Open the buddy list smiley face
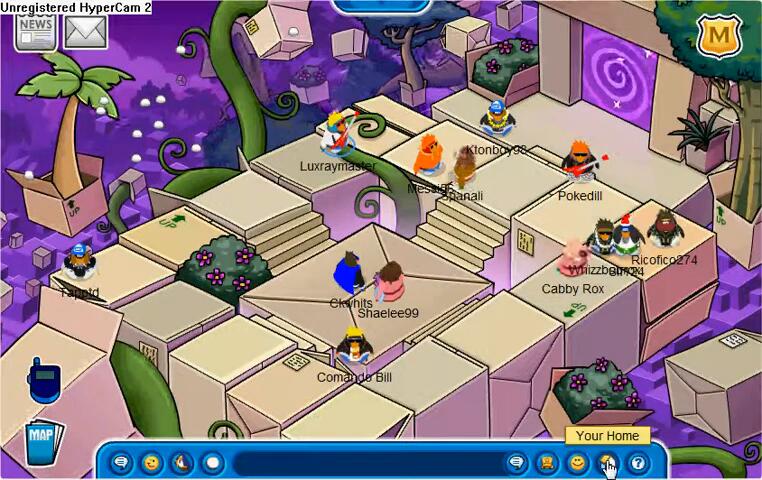The image size is (762, 480). (577, 463)
